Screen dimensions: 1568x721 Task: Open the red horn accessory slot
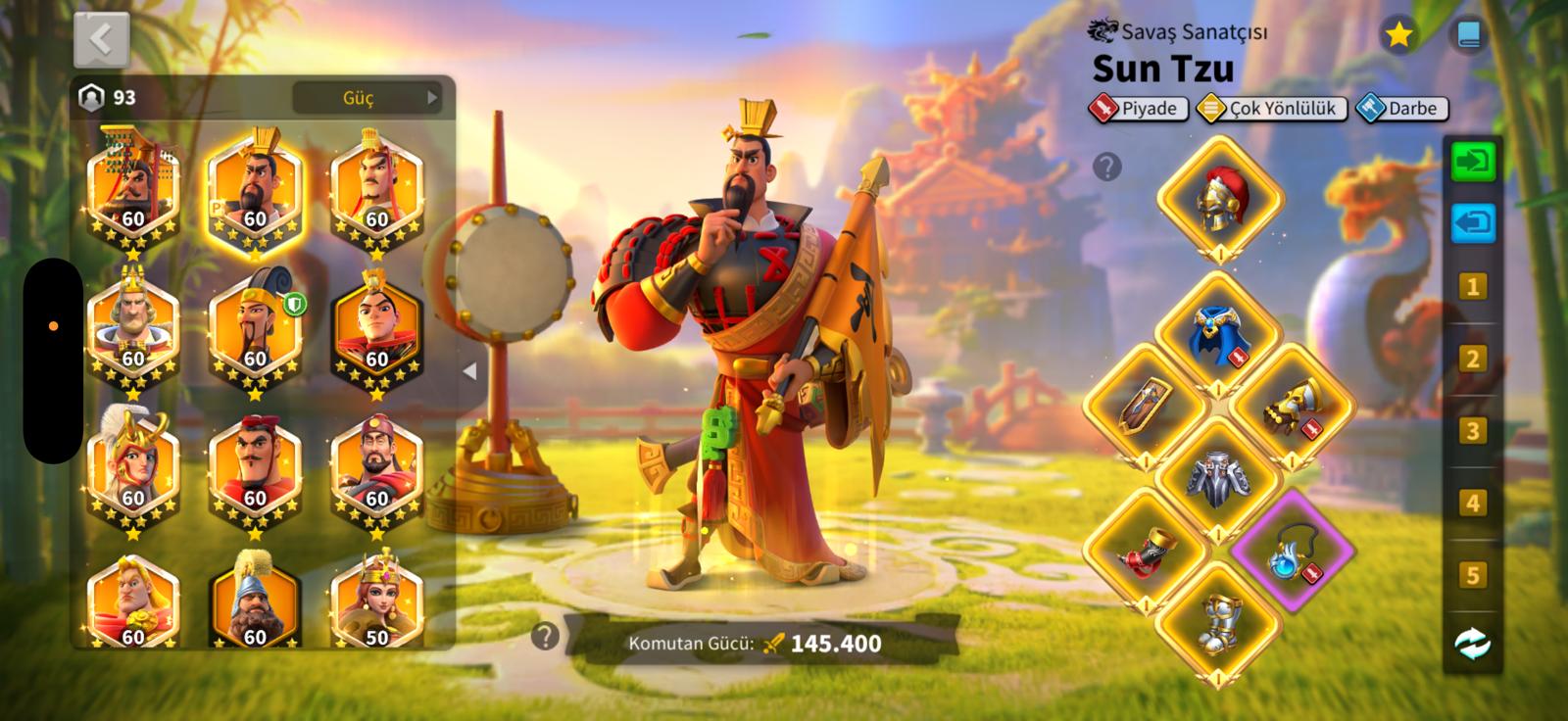tap(1144, 551)
